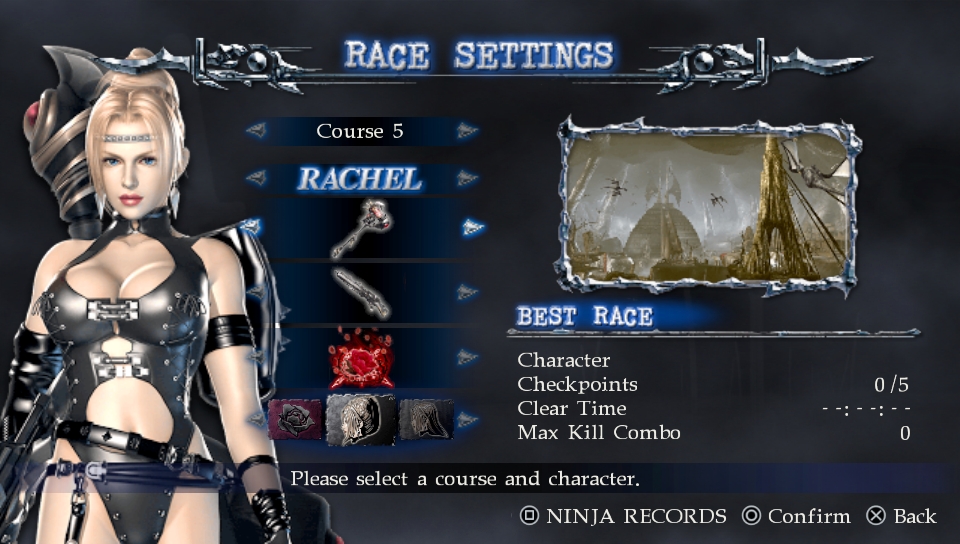Screen dimensions: 960x544
Task: Select the Course 5 row
Action: (360, 131)
